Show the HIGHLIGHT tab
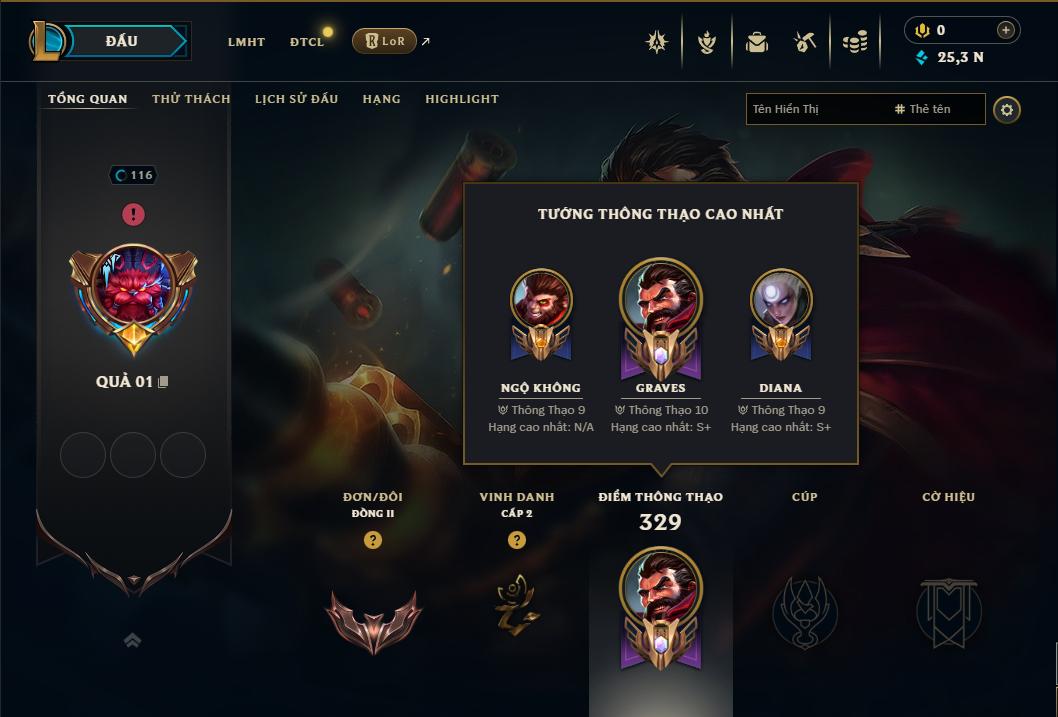 click(462, 99)
